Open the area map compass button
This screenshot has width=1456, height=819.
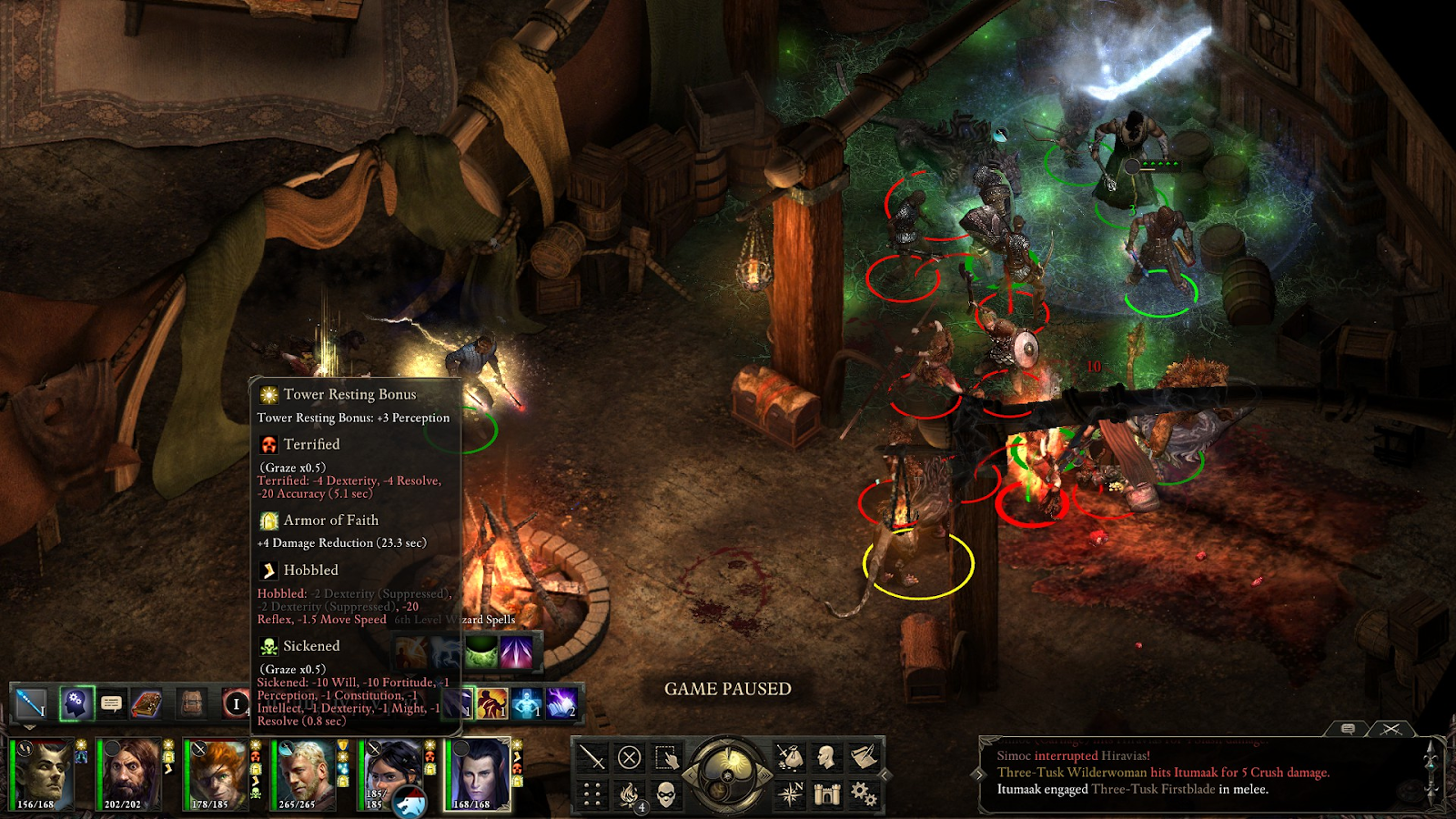(x=790, y=794)
